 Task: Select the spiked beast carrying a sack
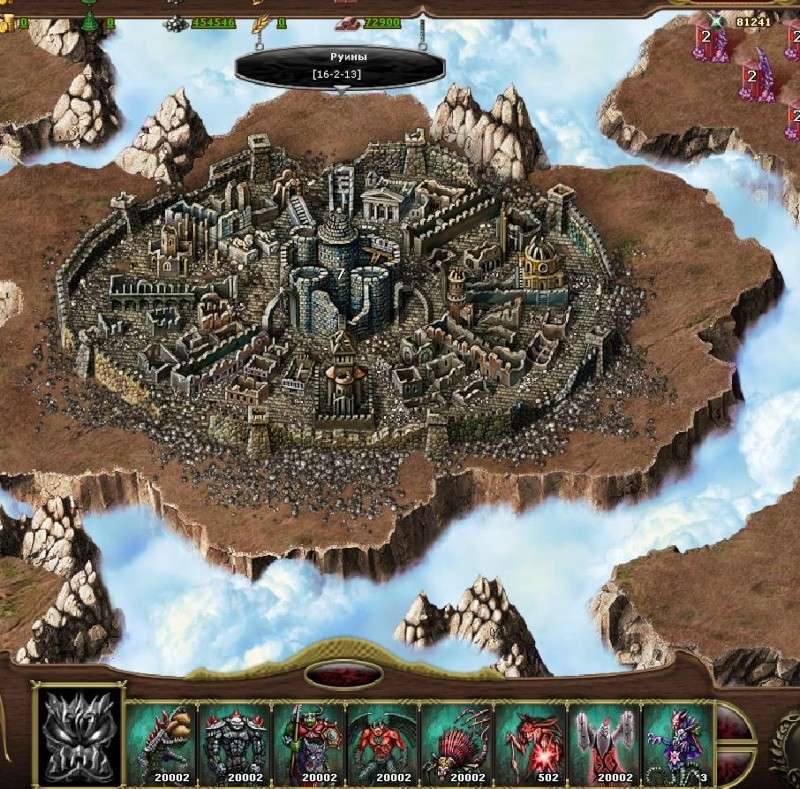click(161, 743)
